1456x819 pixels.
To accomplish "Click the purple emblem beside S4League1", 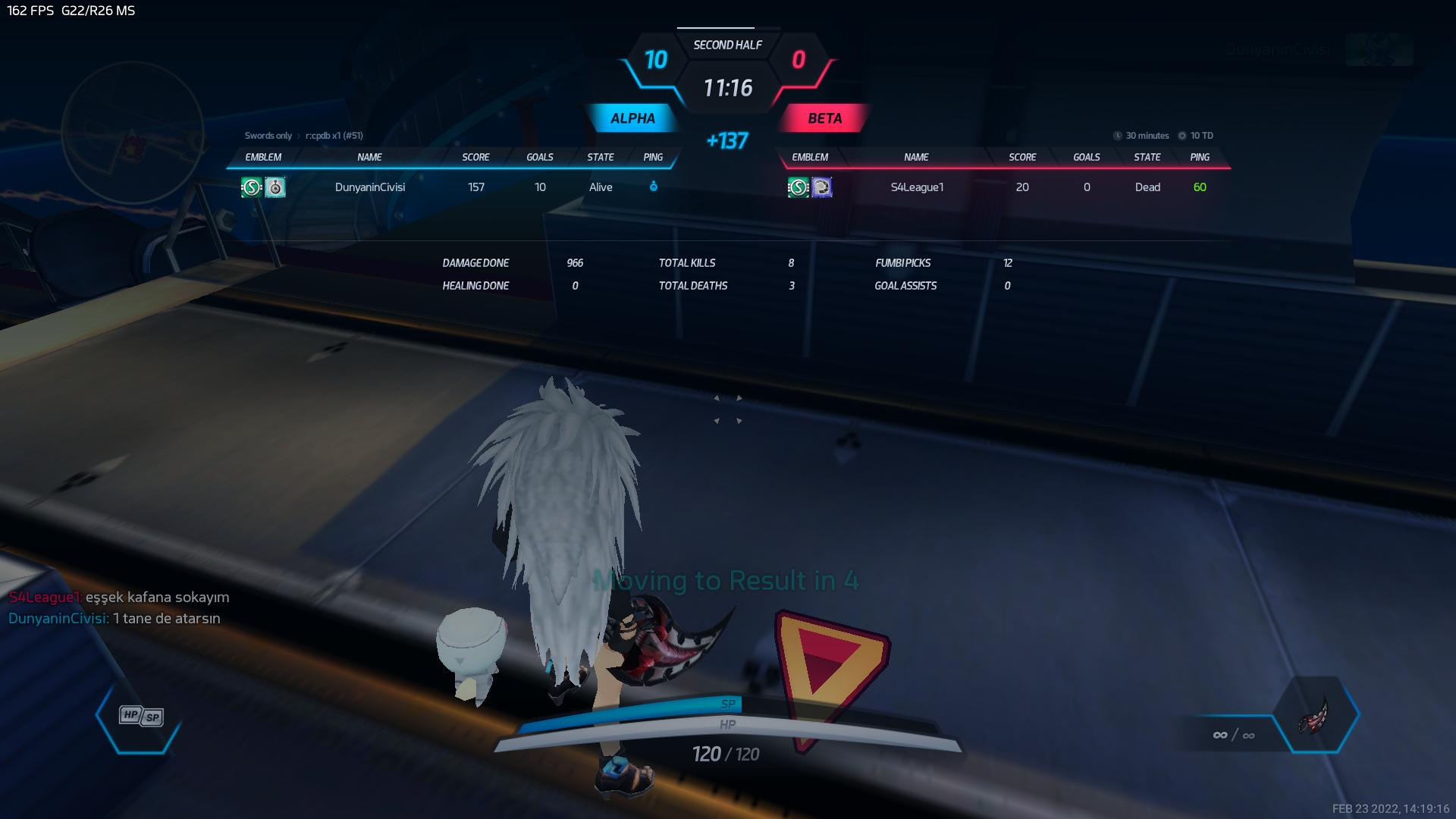I will [x=821, y=187].
